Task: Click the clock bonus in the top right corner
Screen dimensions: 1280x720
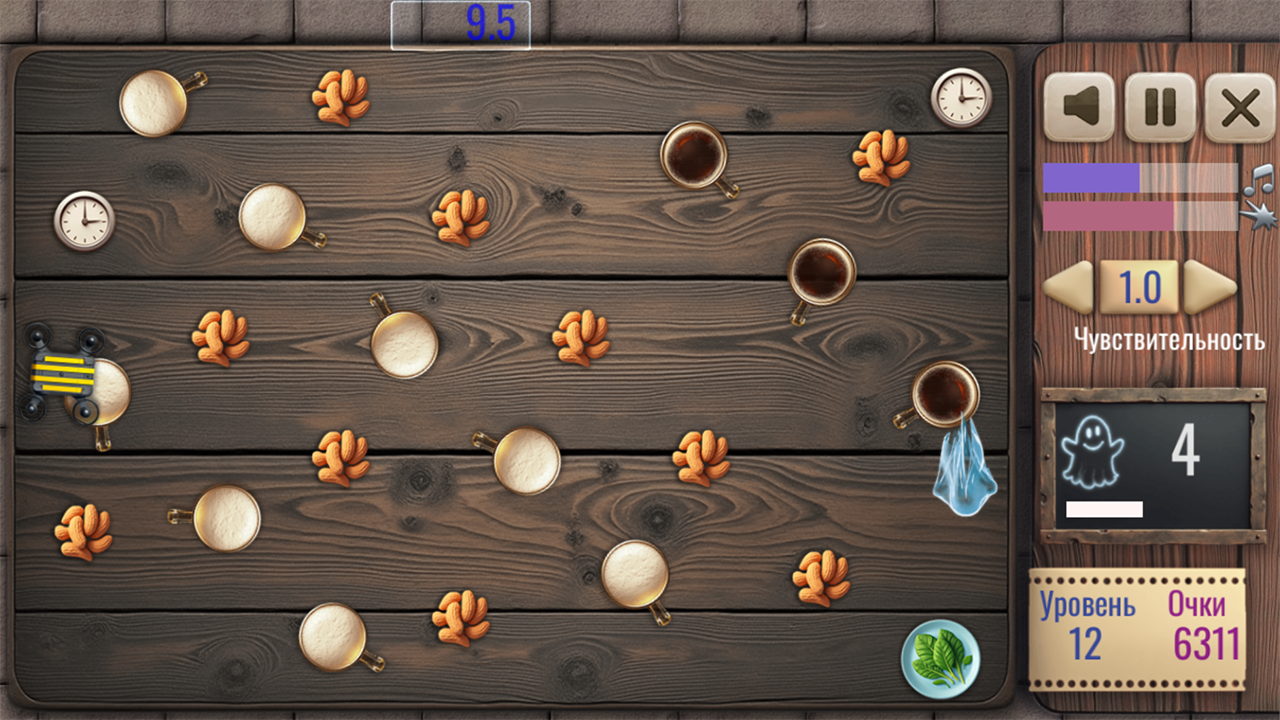Action: pyautogui.click(x=961, y=97)
